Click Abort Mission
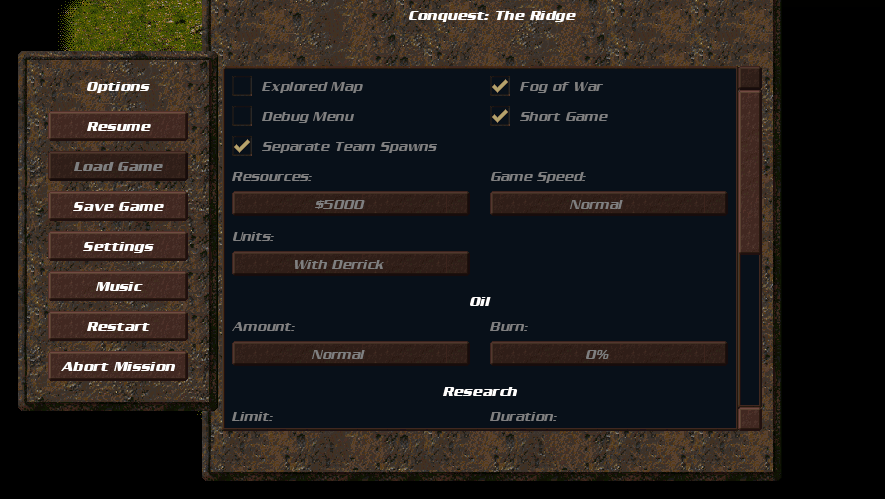 118,367
